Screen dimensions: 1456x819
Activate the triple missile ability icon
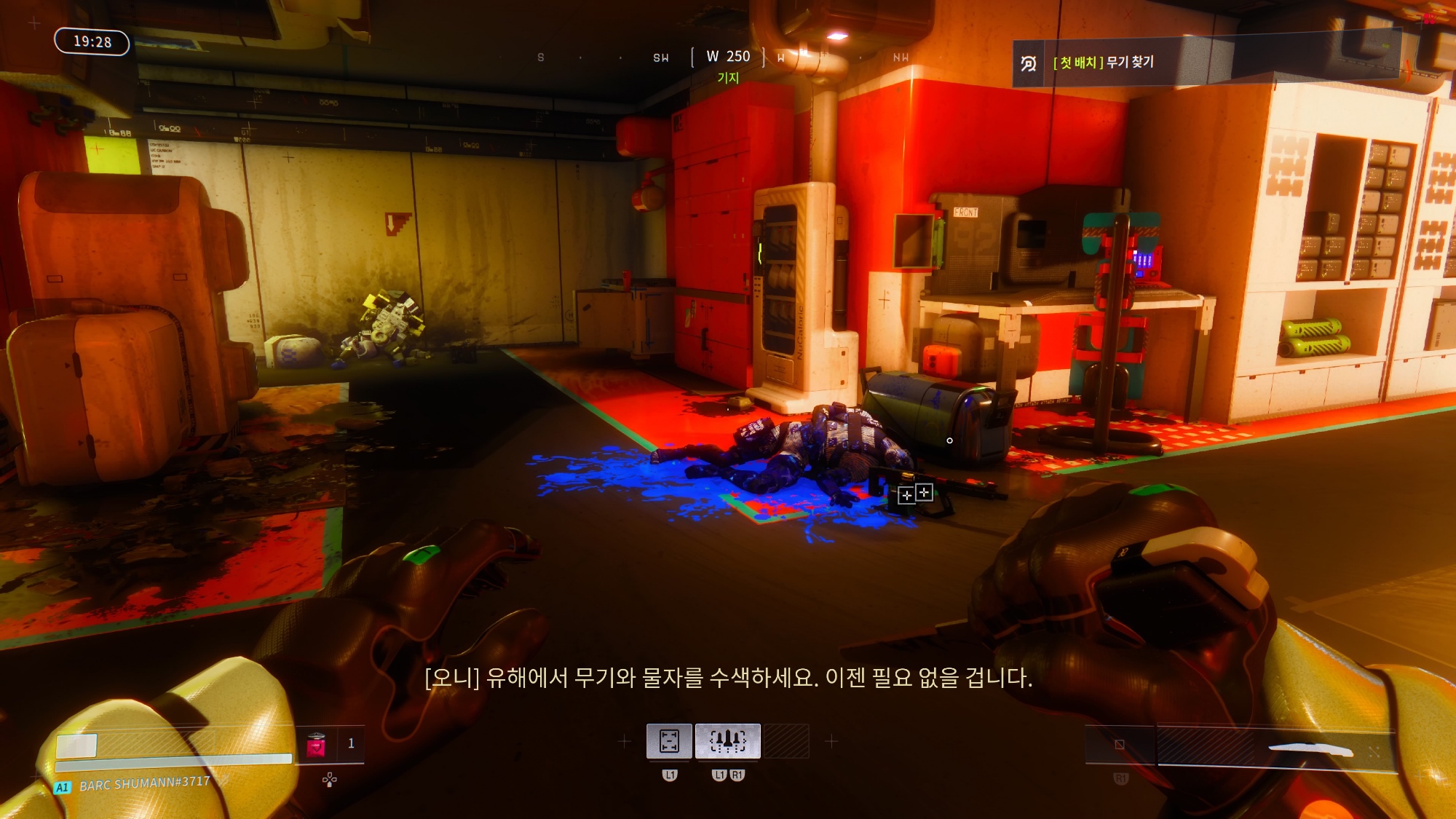[727, 741]
